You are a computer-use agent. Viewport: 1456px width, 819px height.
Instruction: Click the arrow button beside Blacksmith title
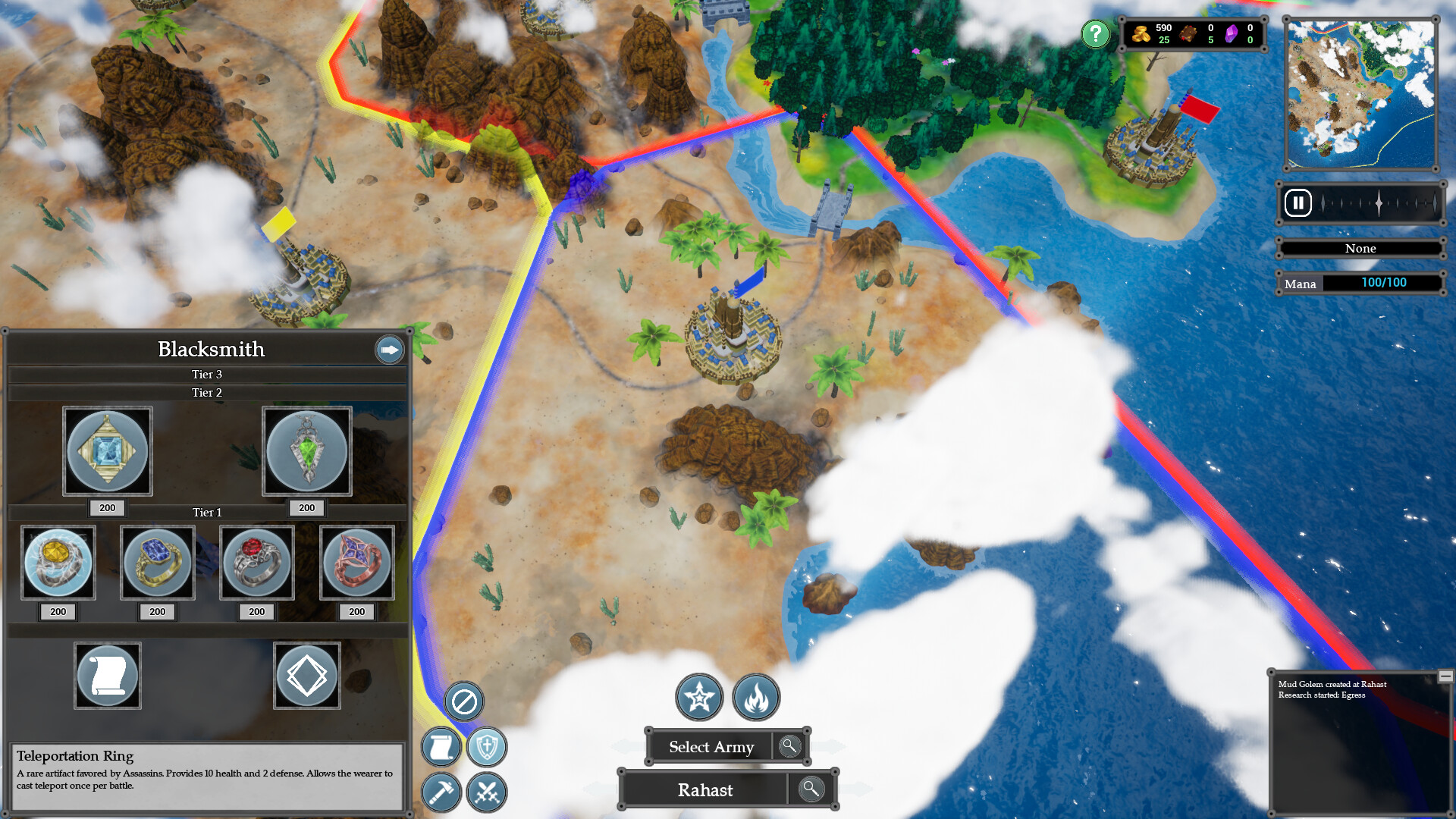[x=389, y=350]
